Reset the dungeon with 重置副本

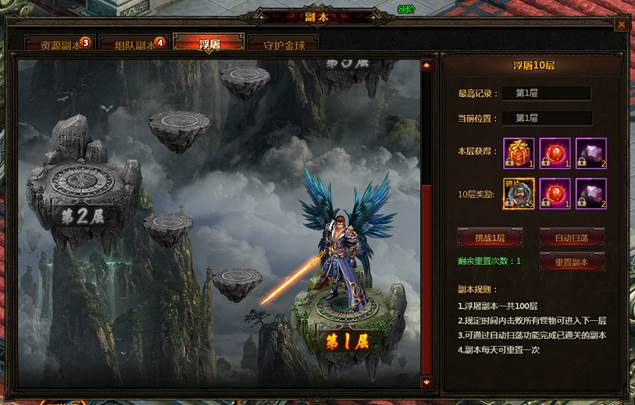click(571, 262)
